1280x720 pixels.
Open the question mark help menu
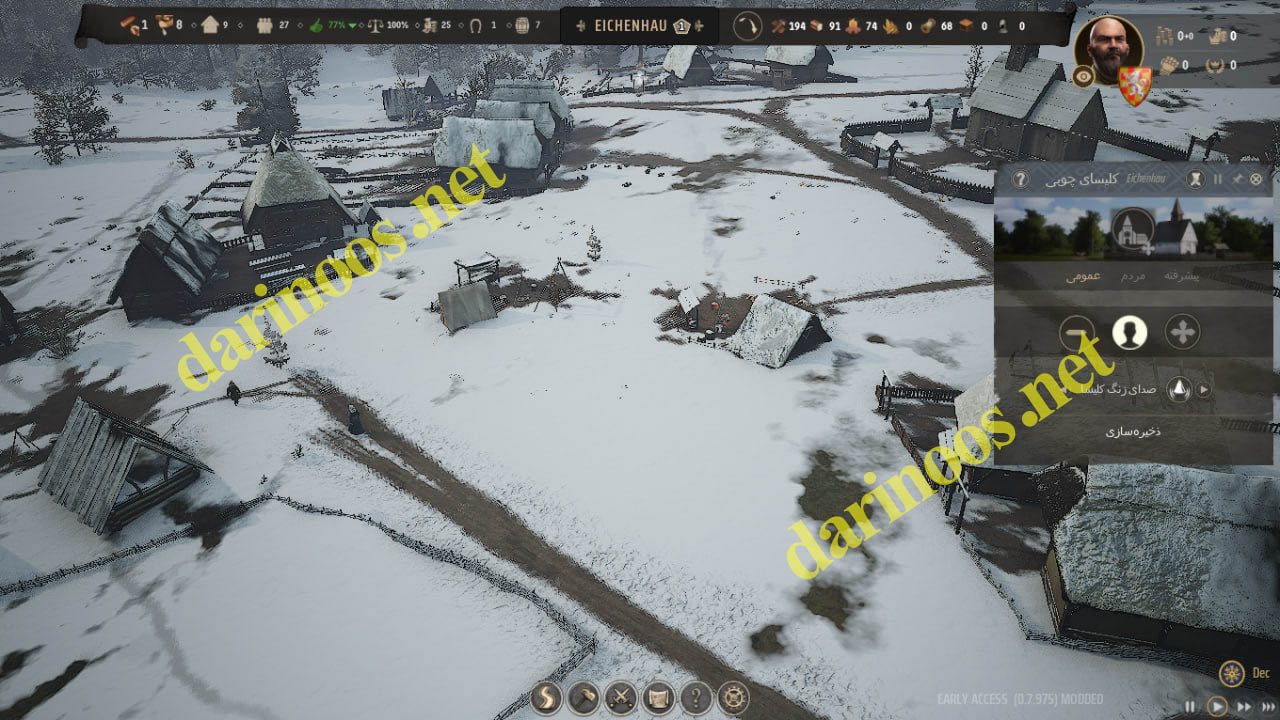tap(697, 697)
